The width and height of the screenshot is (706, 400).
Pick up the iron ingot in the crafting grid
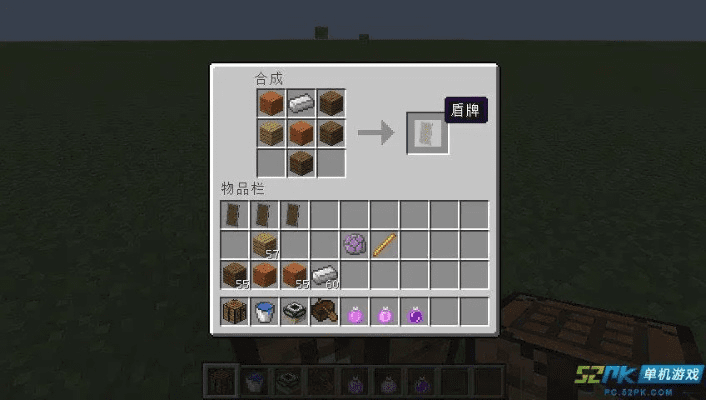pyautogui.click(x=301, y=102)
